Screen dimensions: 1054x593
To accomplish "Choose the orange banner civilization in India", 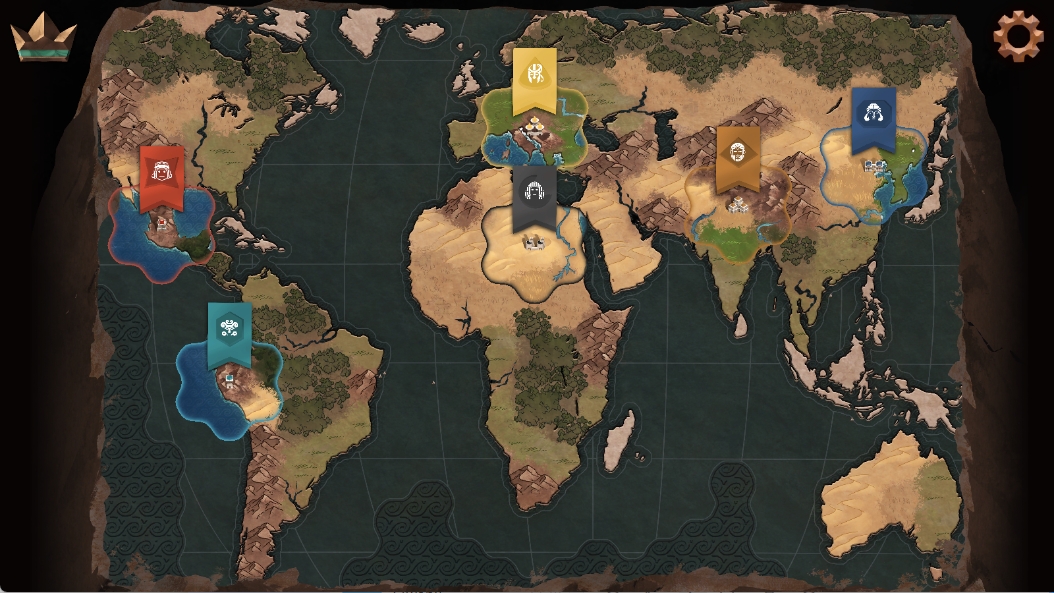I will [738, 157].
